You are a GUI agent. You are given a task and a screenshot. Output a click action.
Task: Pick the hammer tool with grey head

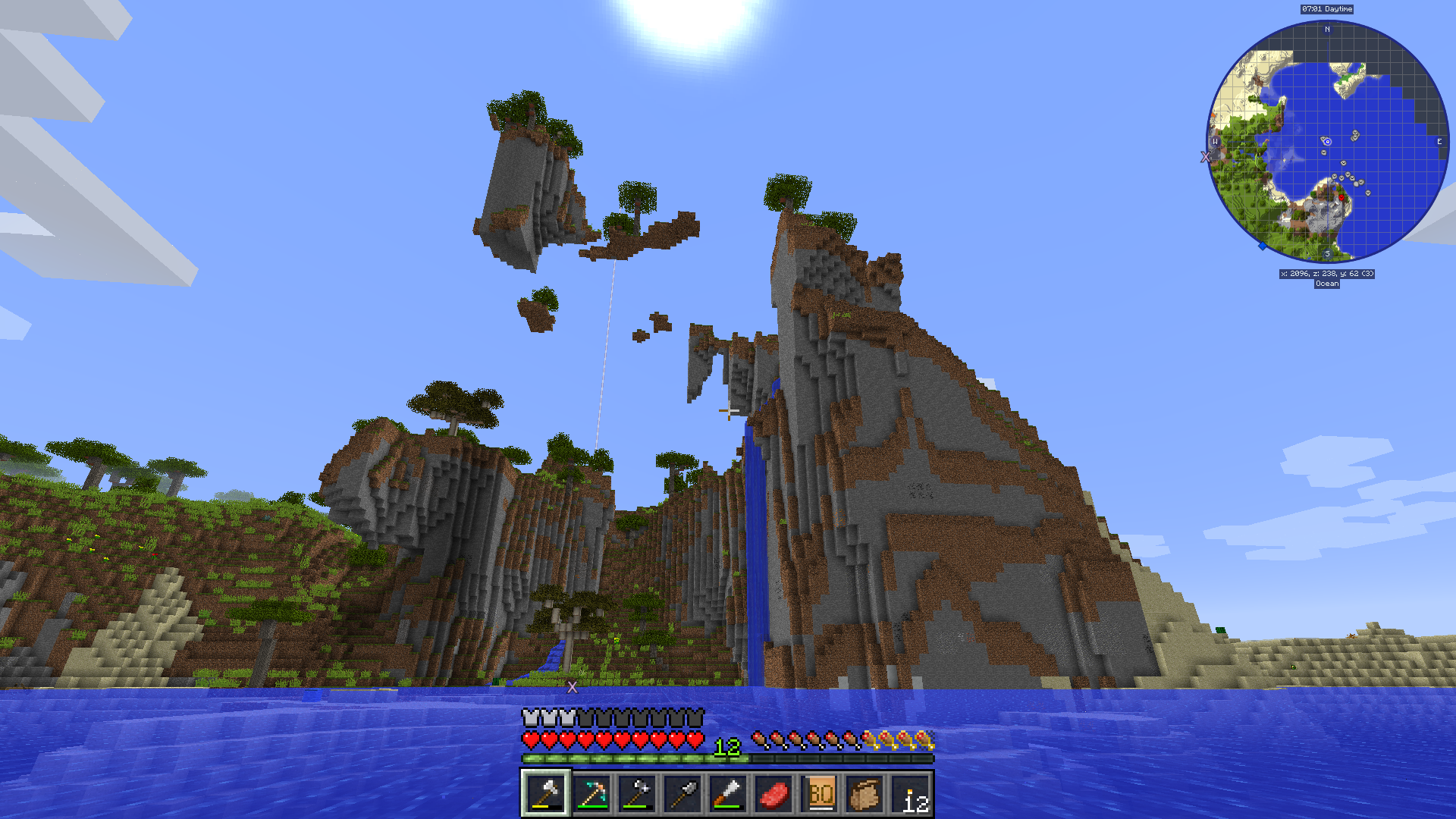tap(637, 794)
